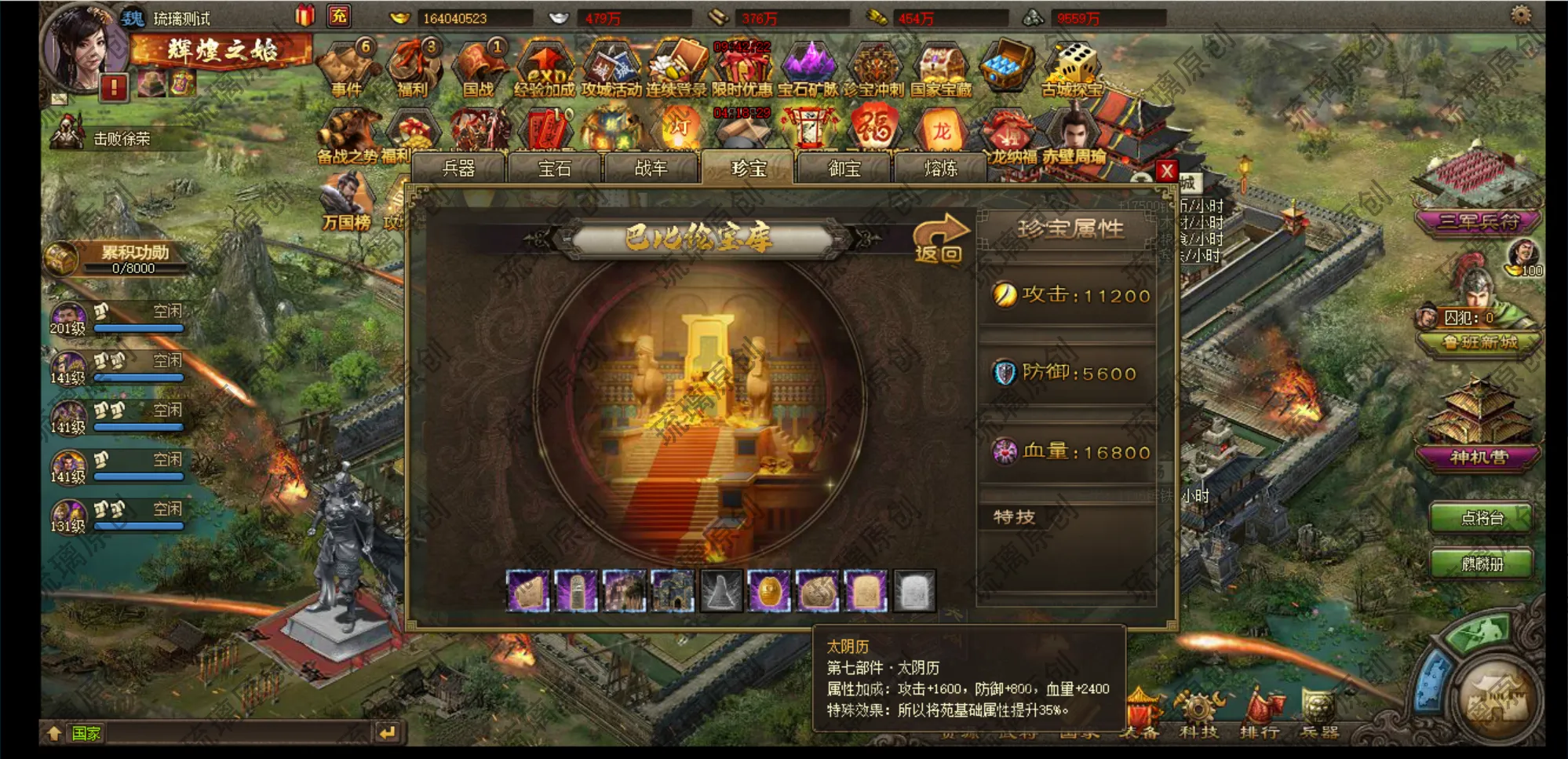1568x759 pixels.
Task: Open the 事件 events icon
Action: click(347, 69)
